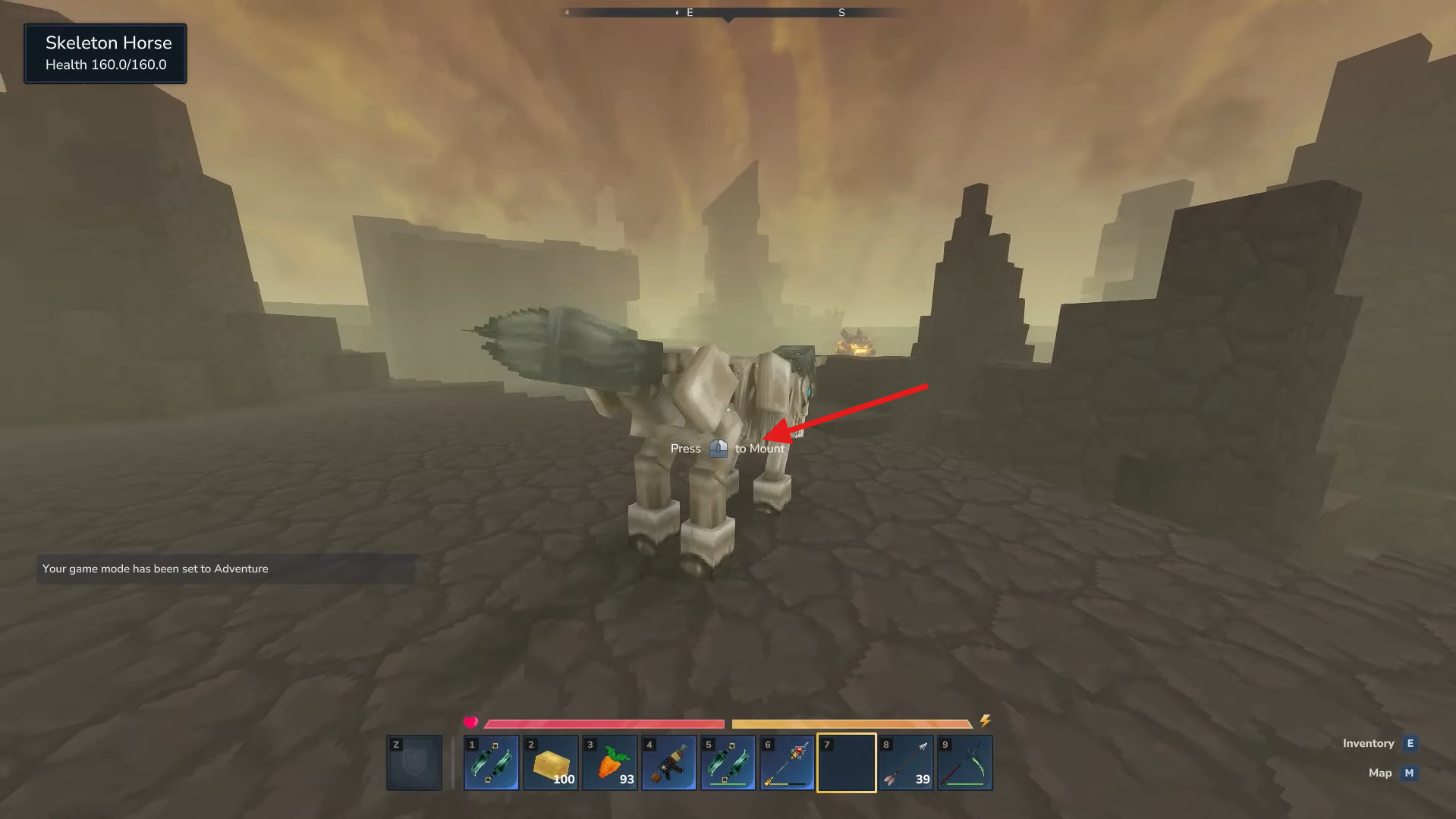
Task: Click the Adventure game mode chat message
Action: 155,569
